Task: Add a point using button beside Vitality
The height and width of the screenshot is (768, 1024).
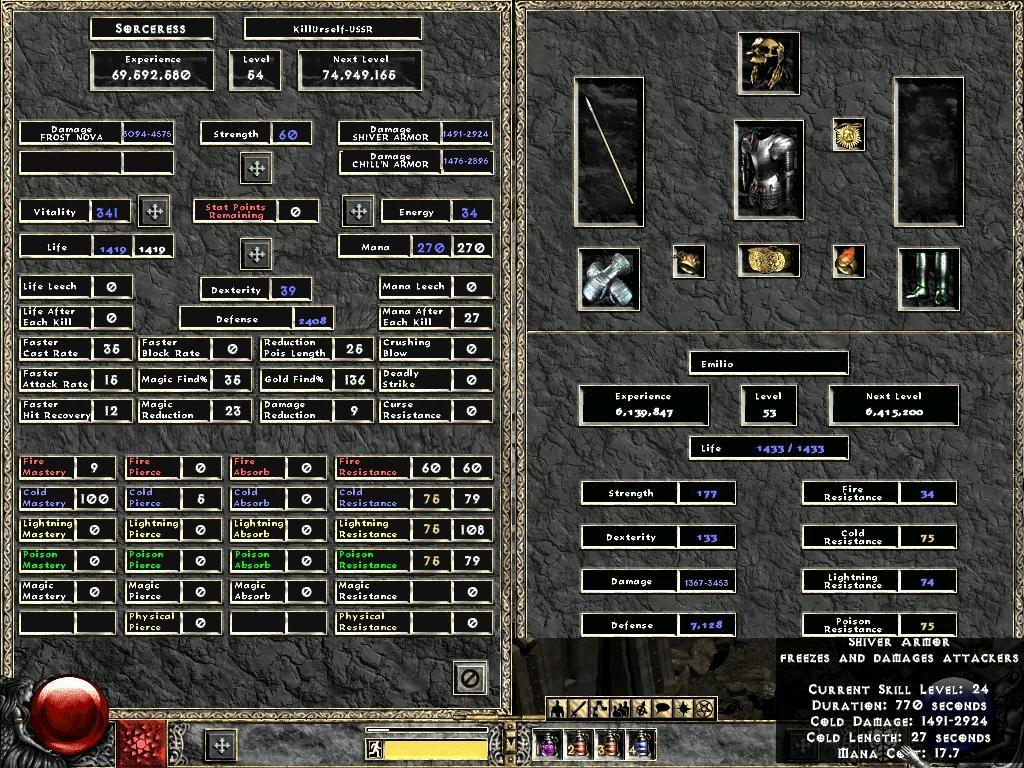Action: 154,211
